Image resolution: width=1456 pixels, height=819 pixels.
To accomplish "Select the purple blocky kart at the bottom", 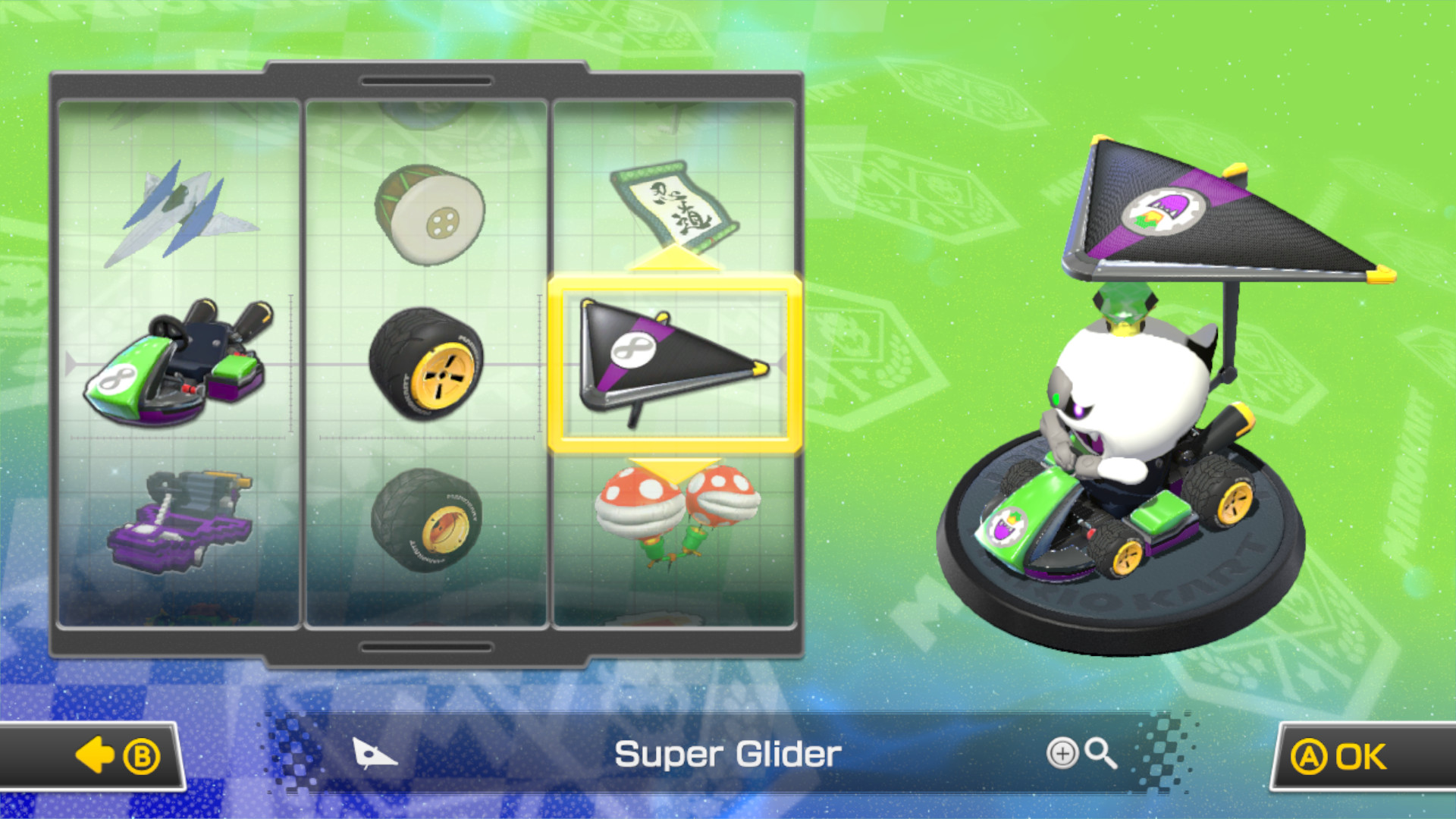I will [x=178, y=523].
